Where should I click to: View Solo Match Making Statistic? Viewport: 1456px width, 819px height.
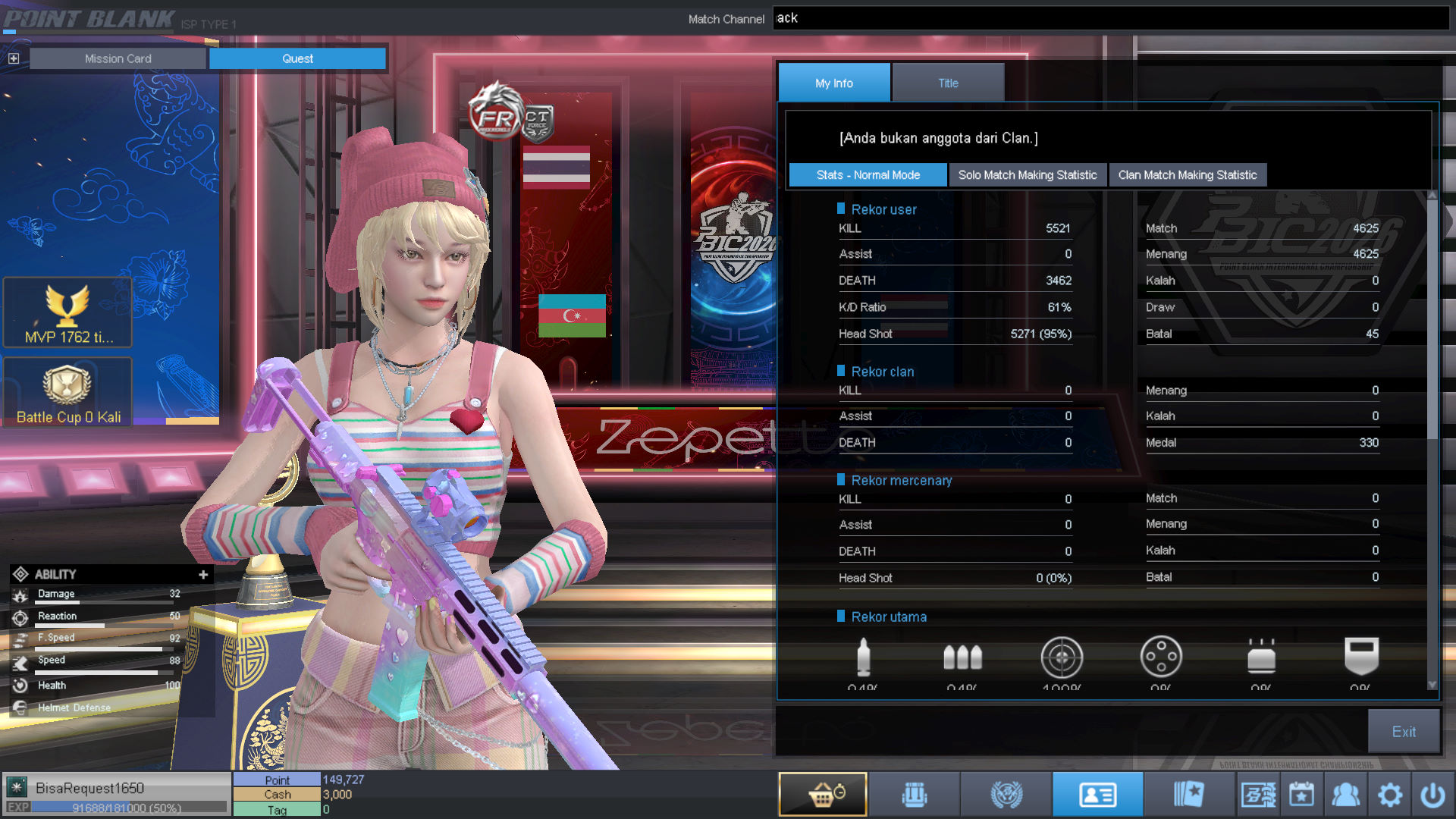1027,175
